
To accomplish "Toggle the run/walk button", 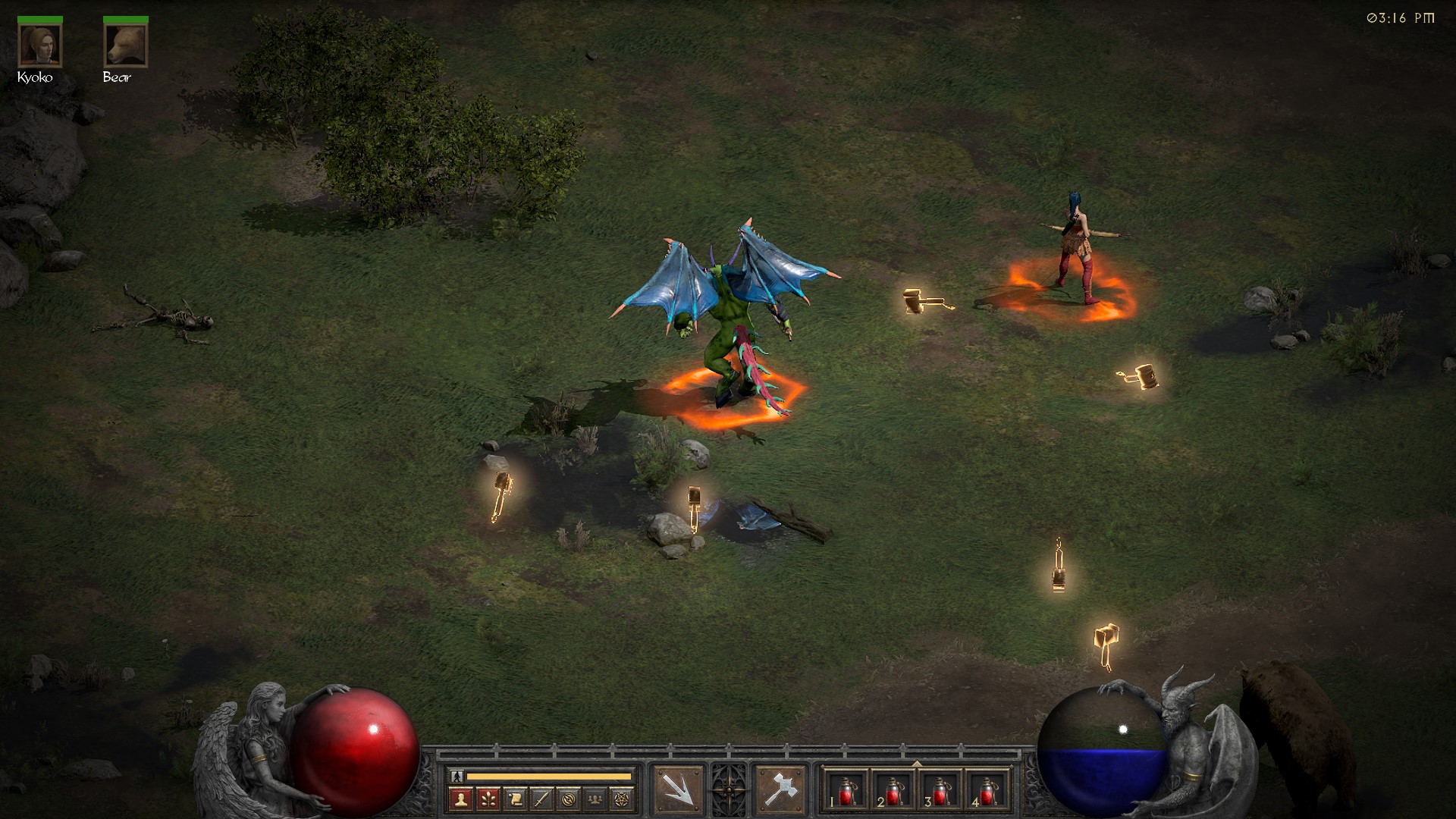I will pos(457,776).
